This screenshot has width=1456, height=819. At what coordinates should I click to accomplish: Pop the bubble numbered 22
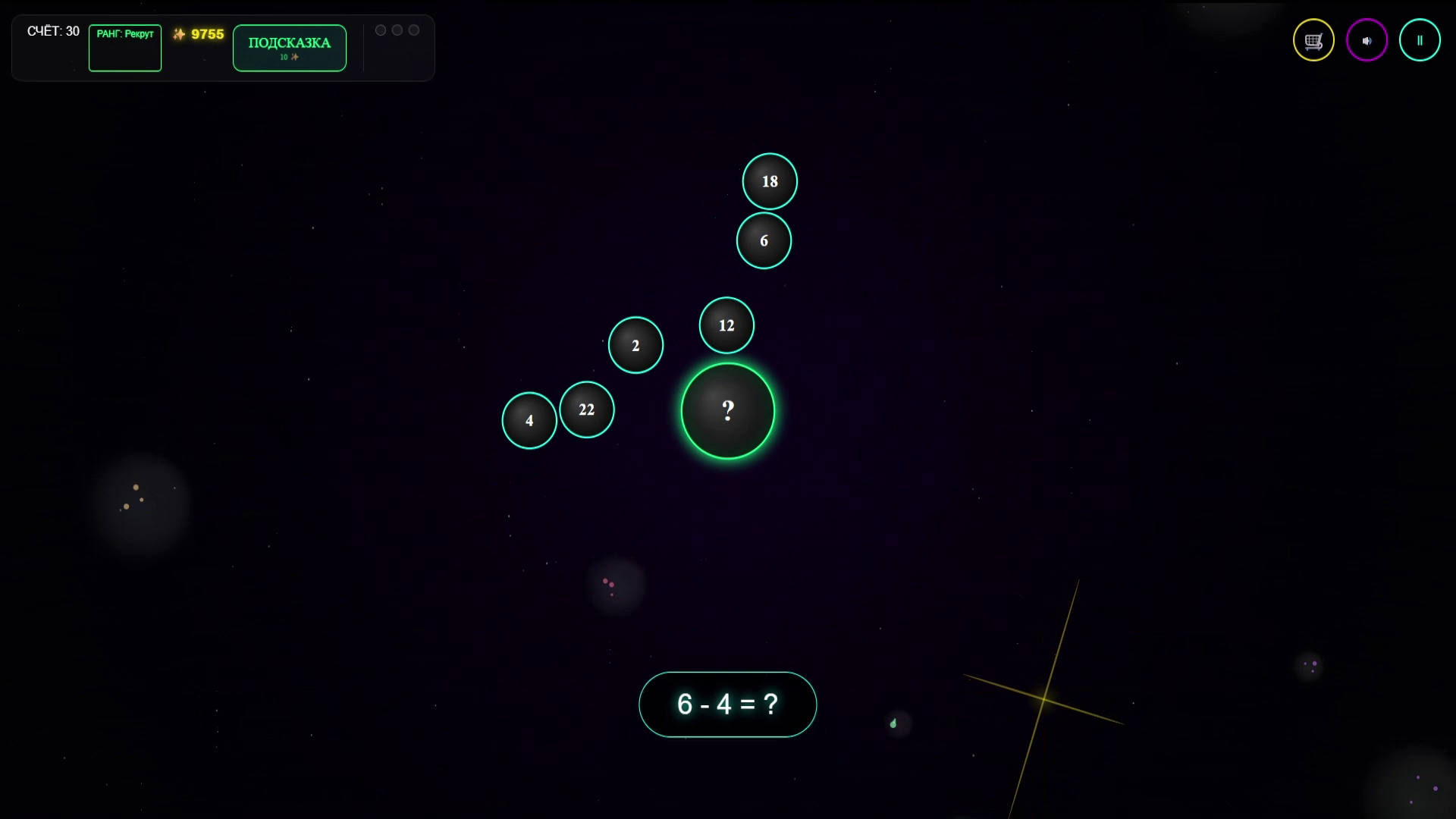click(587, 409)
